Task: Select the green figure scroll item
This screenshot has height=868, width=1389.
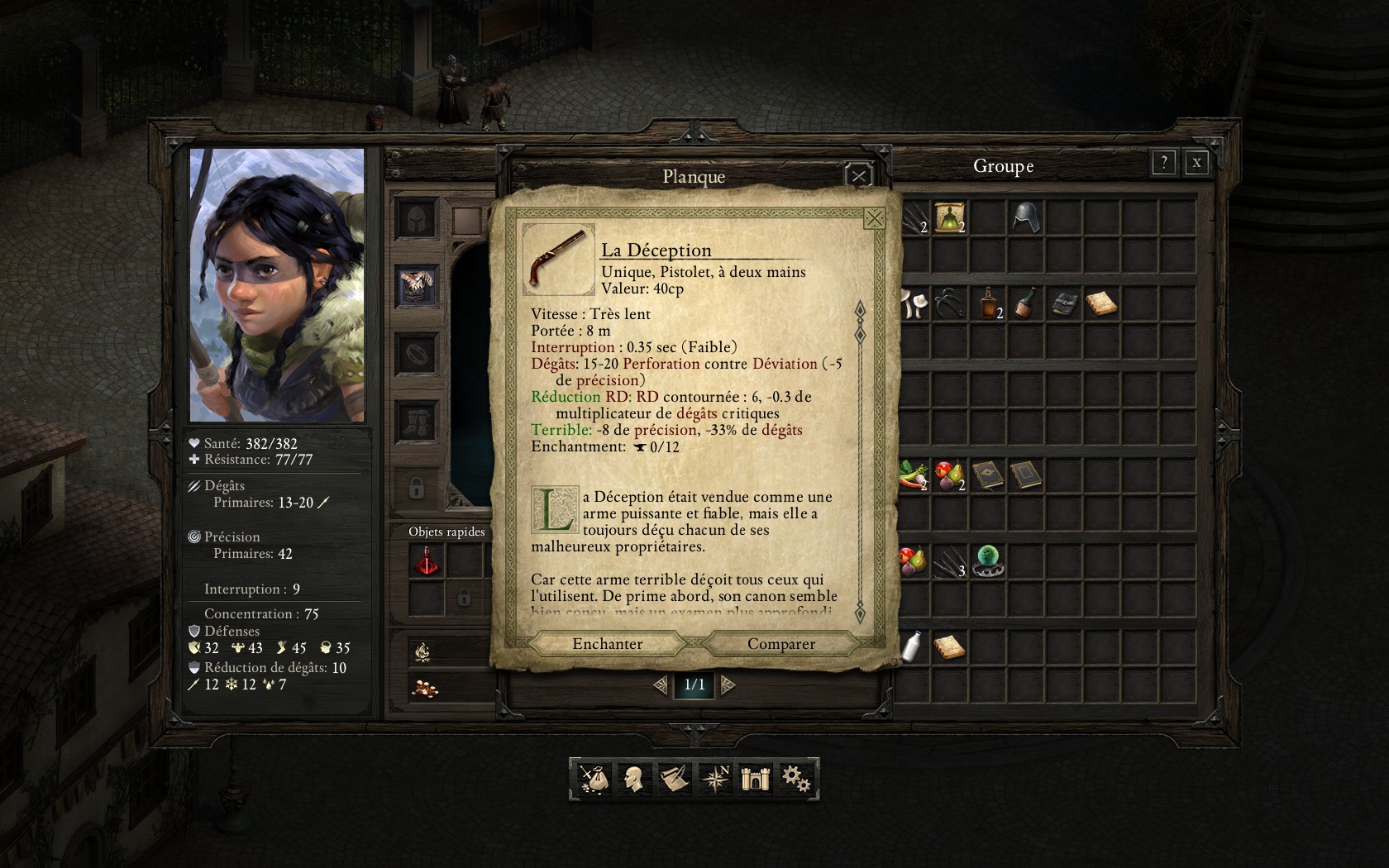Action: pos(950,217)
